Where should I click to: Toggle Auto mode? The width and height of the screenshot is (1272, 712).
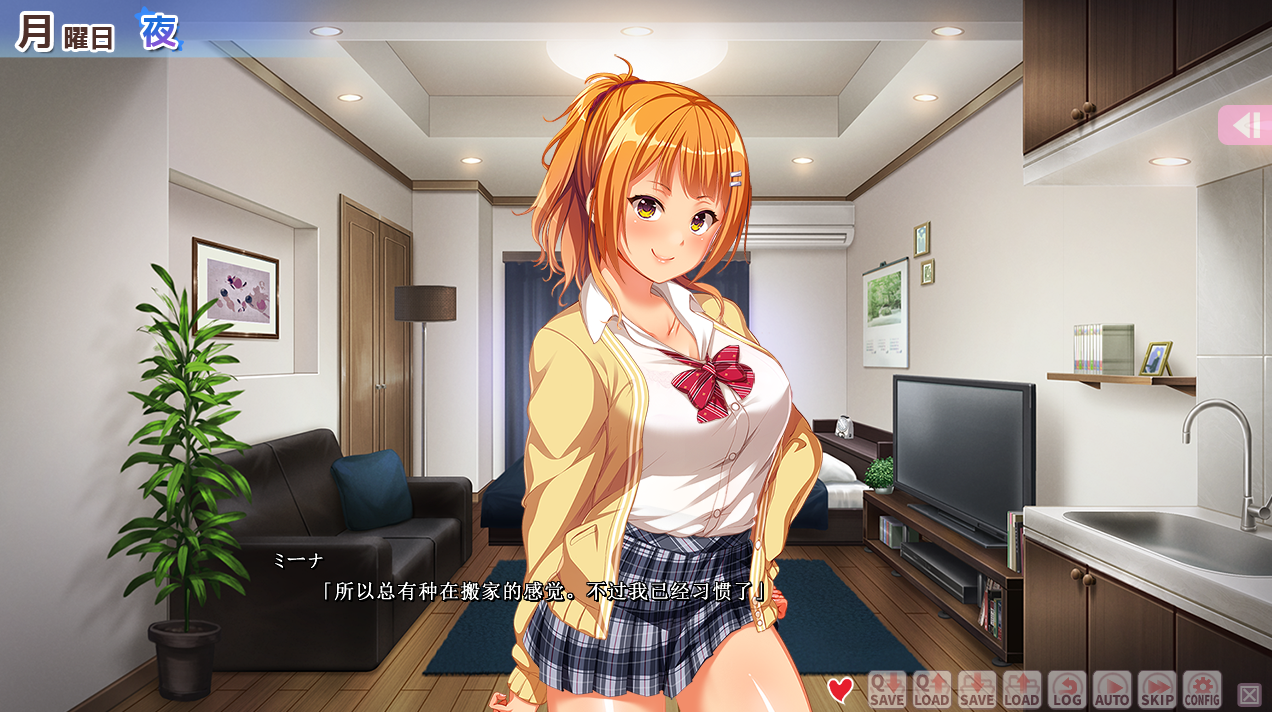[x=1111, y=689]
